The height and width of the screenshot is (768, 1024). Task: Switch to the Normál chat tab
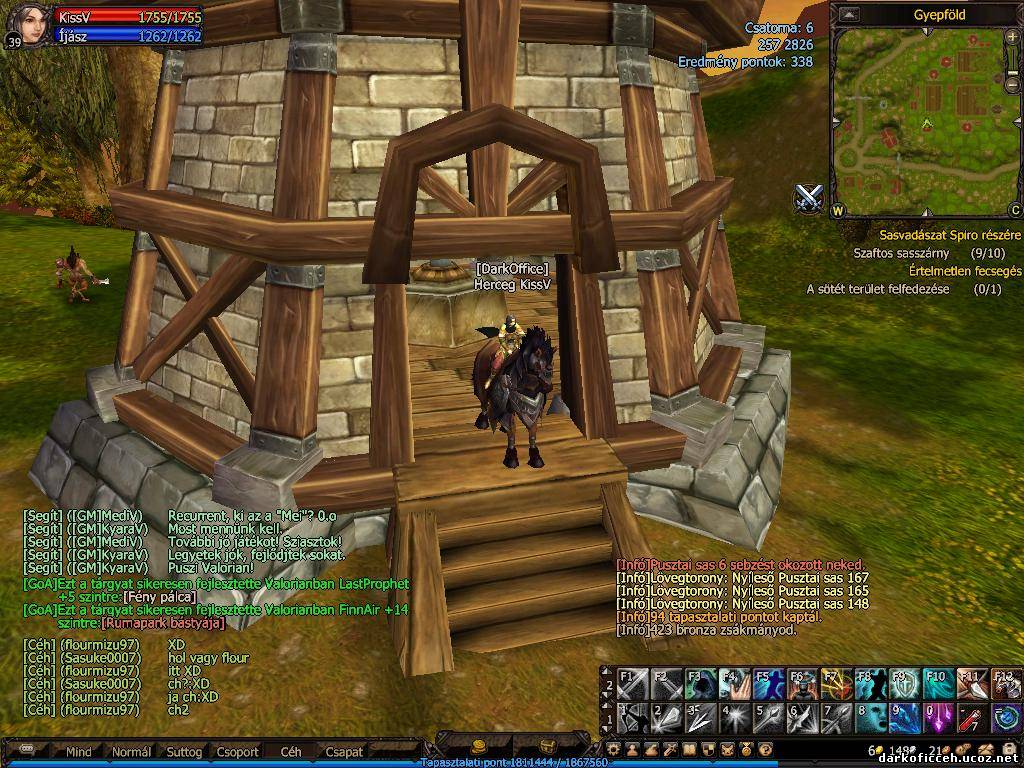131,751
